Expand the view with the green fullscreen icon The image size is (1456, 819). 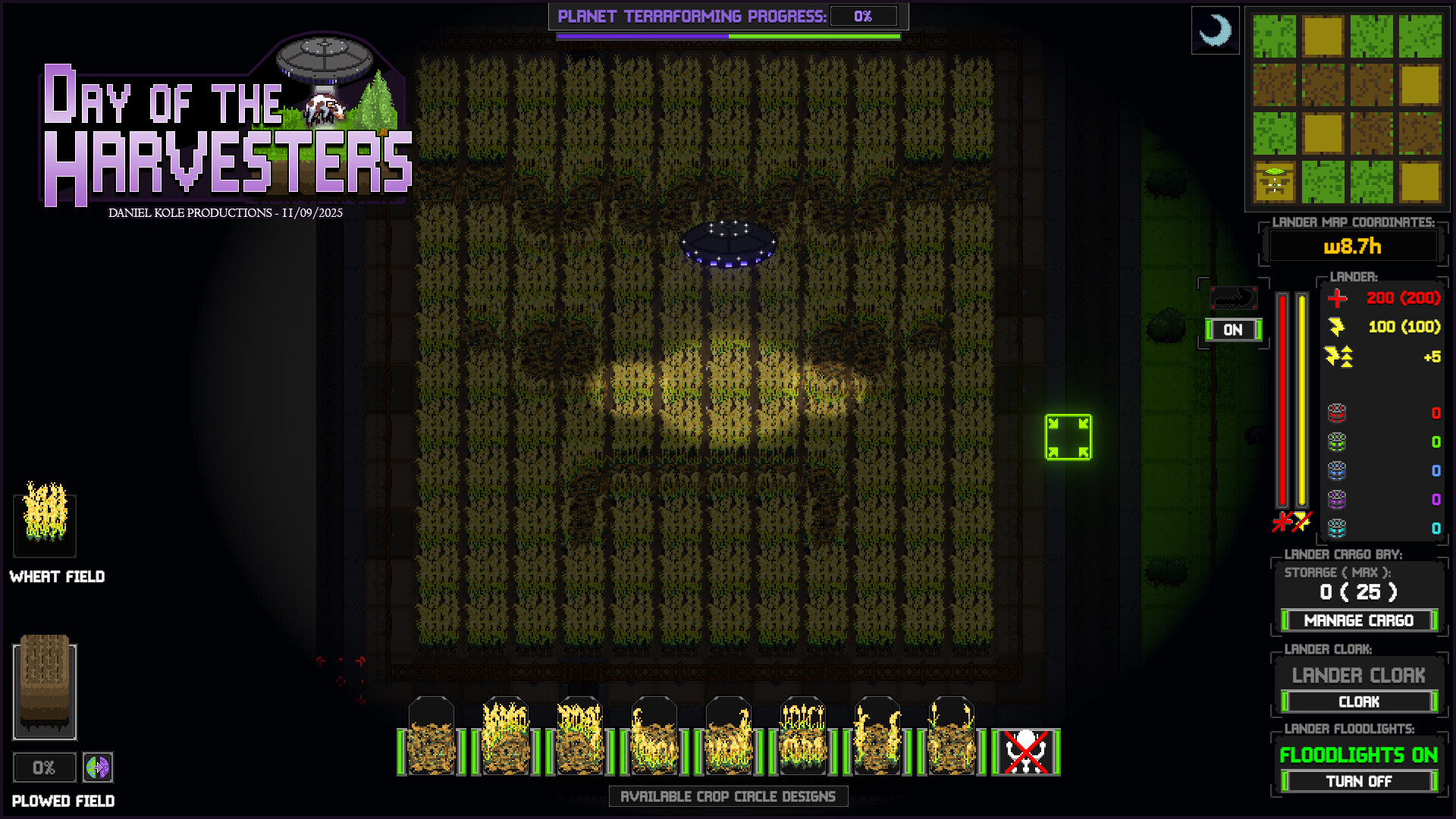click(1068, 434)
